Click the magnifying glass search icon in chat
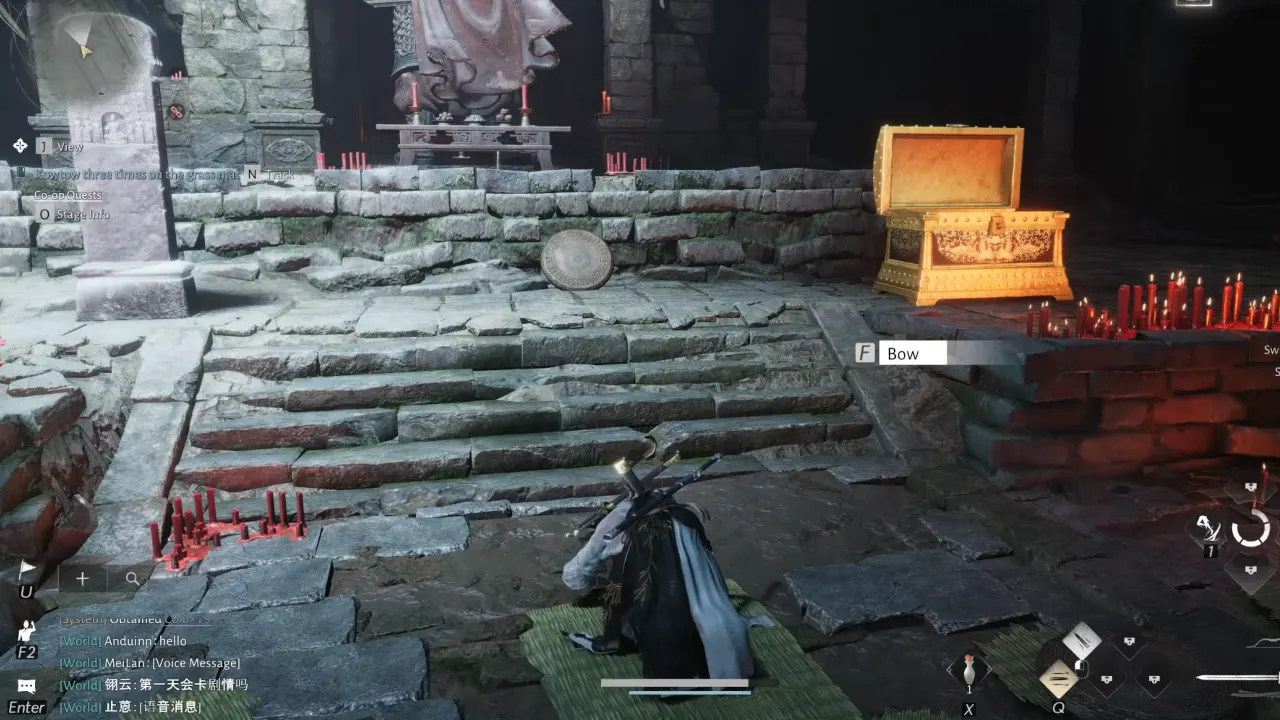Image resolution: width=1280 pixels, height=720 pixels. [133, 578]
